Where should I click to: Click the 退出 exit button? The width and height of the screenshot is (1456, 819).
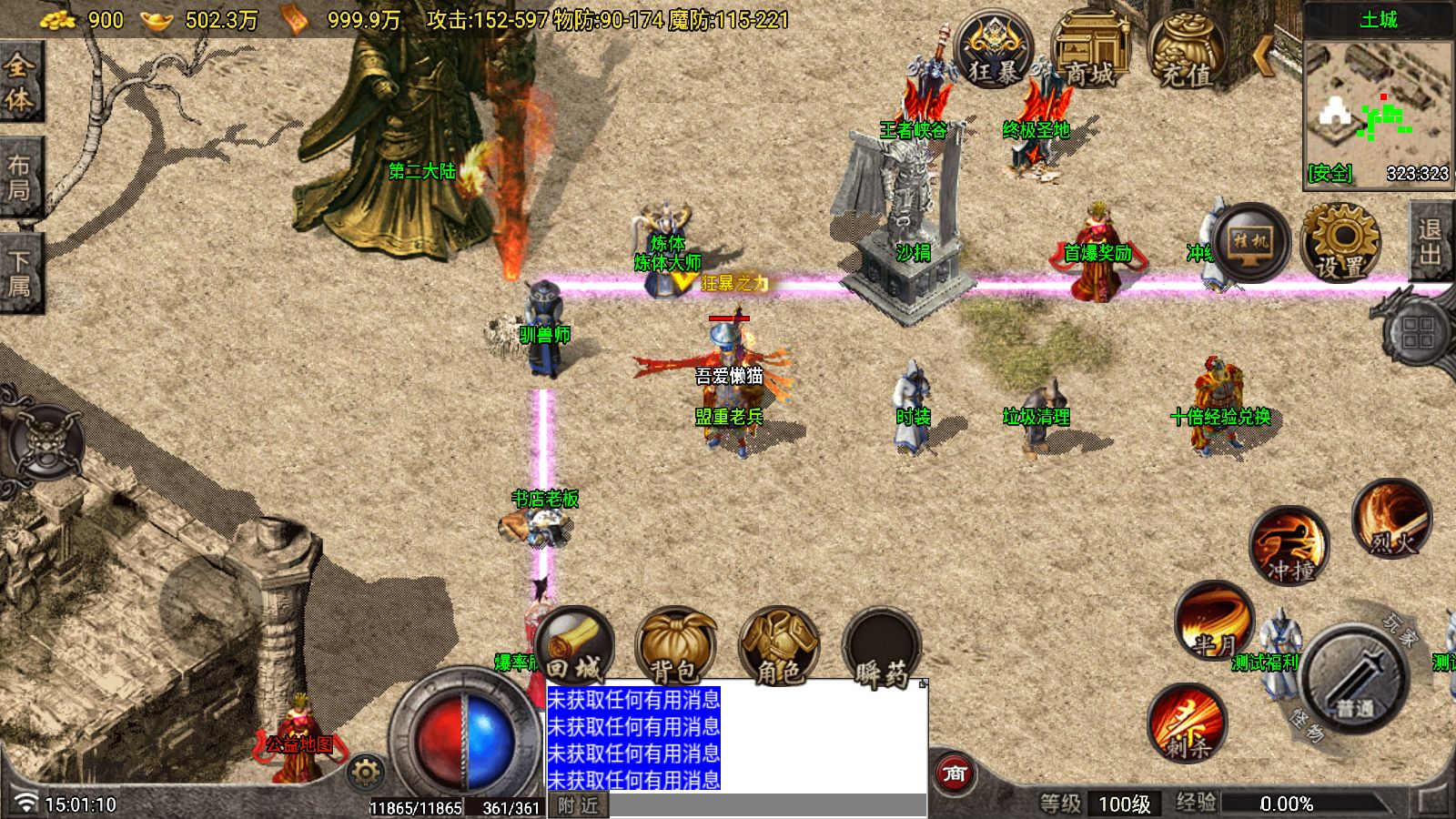[1430, 241]
